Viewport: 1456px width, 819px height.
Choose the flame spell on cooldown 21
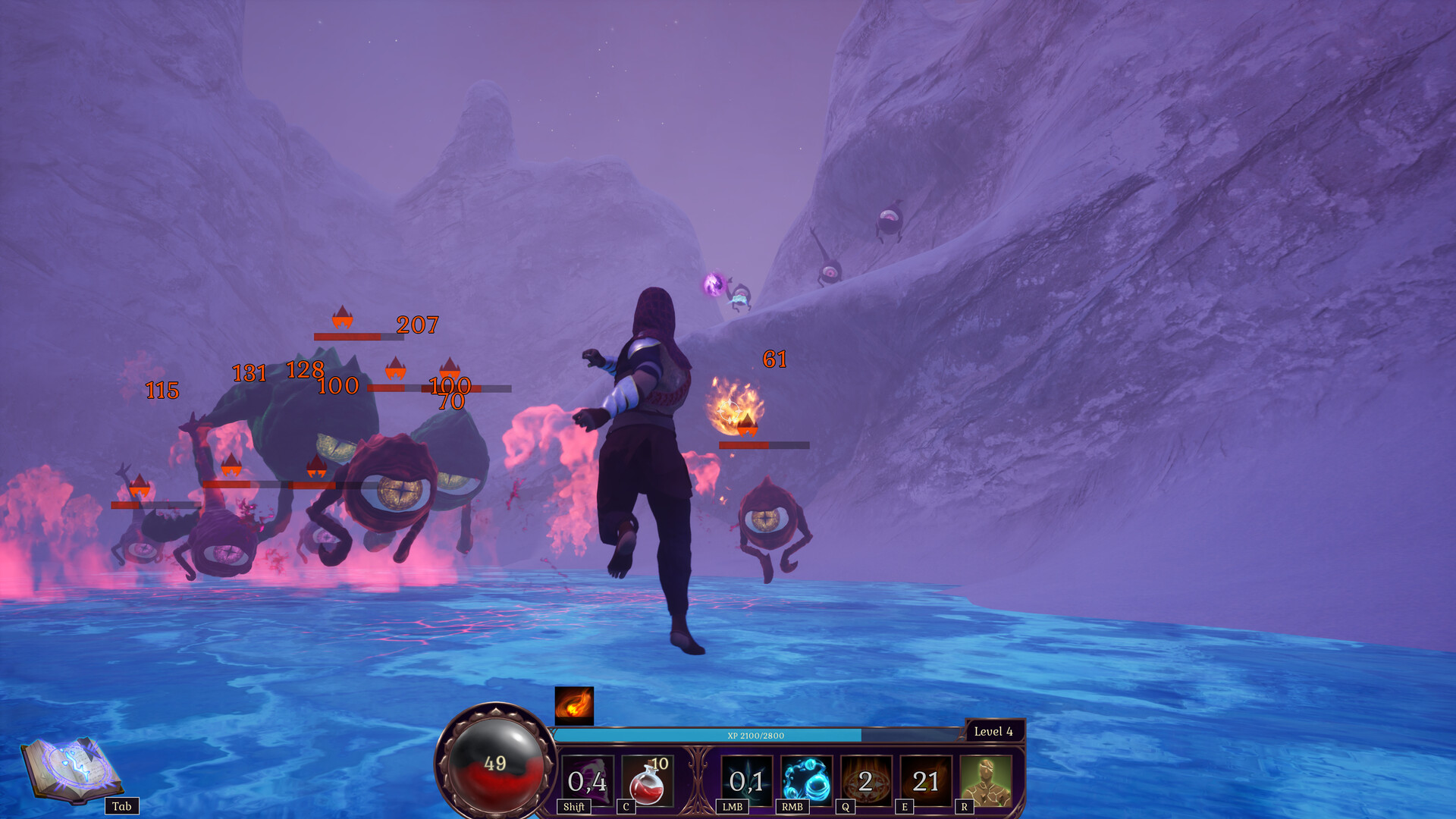point(926,780)
